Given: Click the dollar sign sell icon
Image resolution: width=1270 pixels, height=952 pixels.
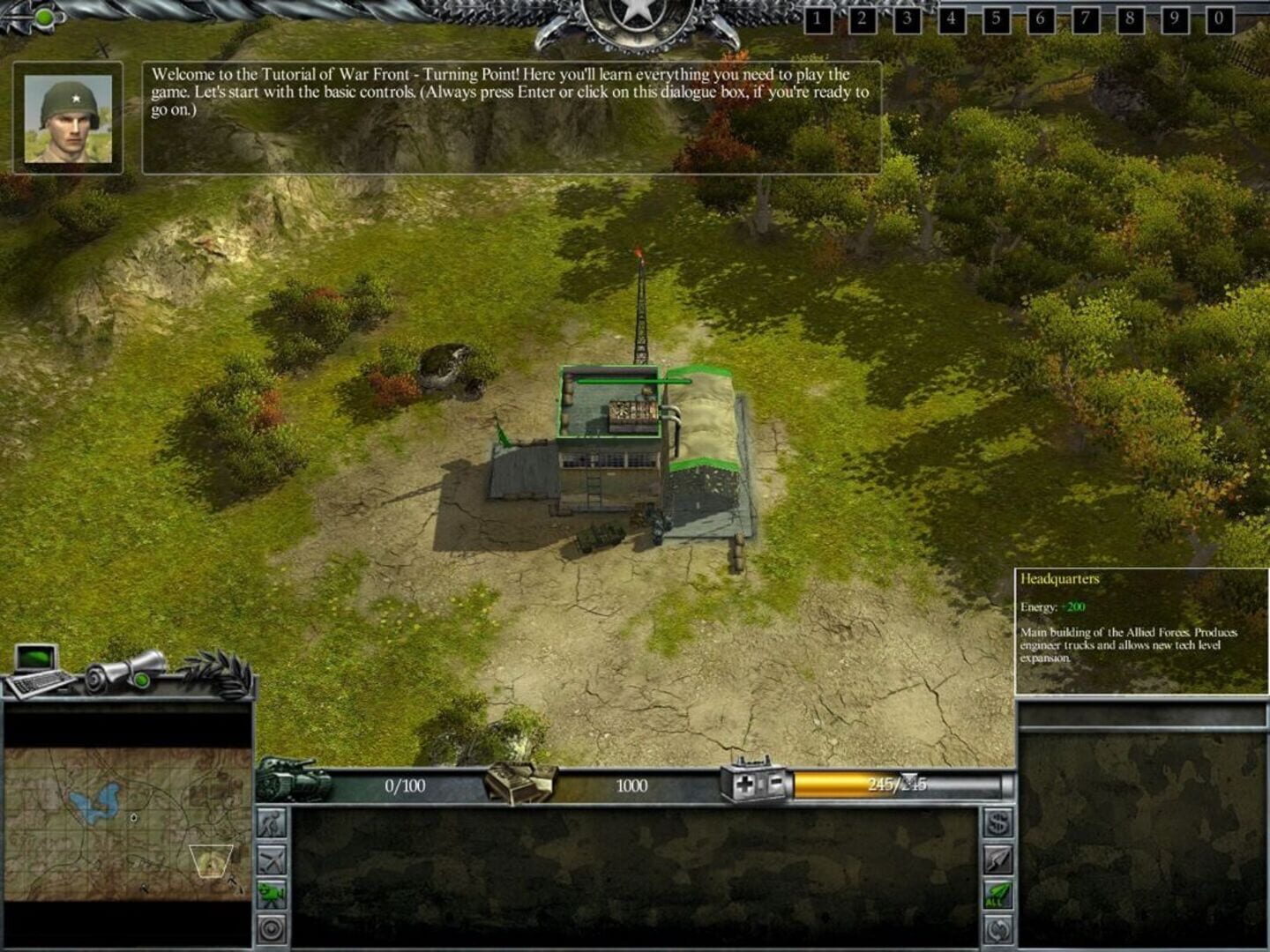Looking at the screenshot, I should coord(996,822).
